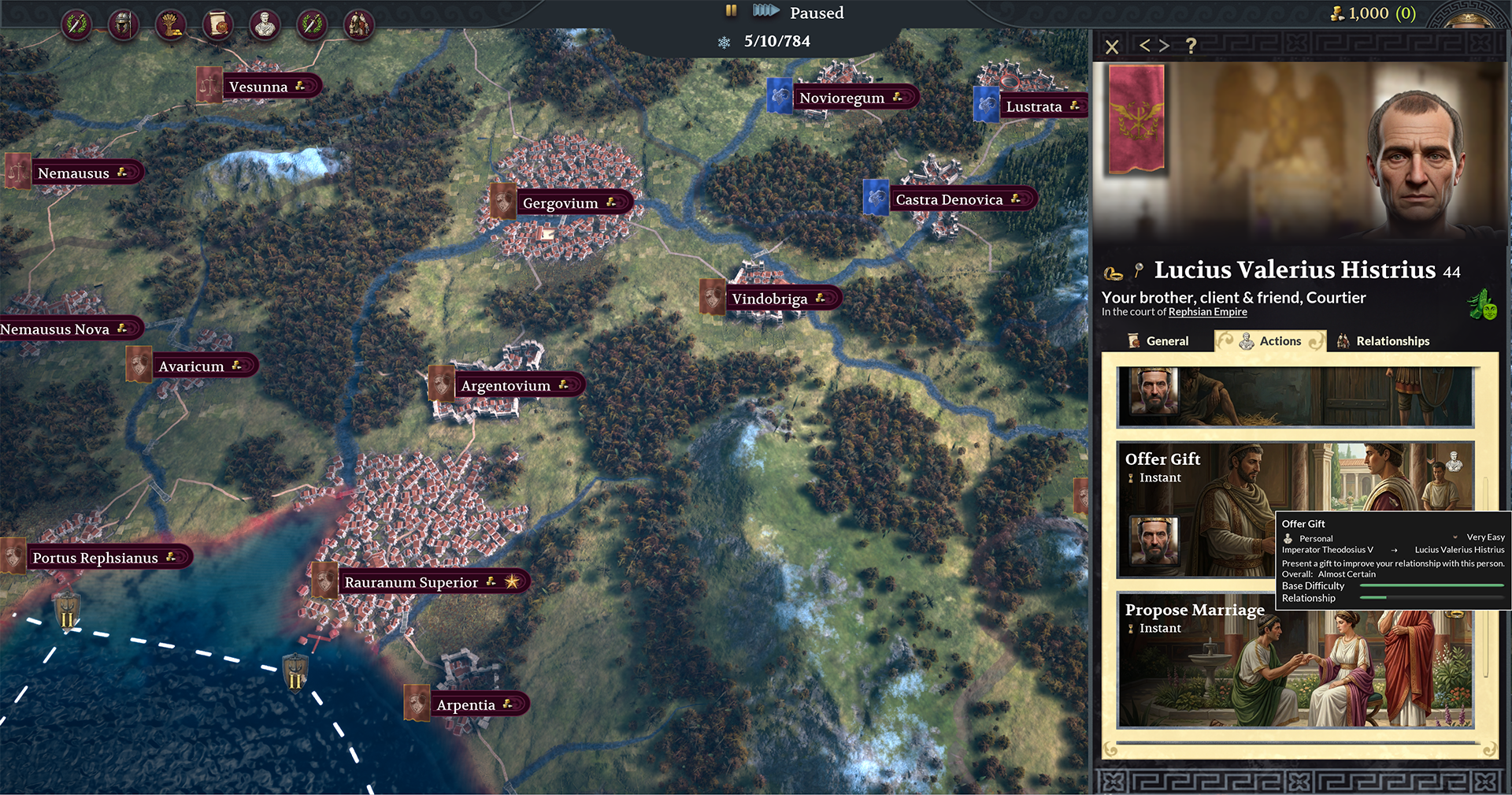This screenshot has height=795, width=1512.
Task: Open the family group menu
Action: coord(359,24)
